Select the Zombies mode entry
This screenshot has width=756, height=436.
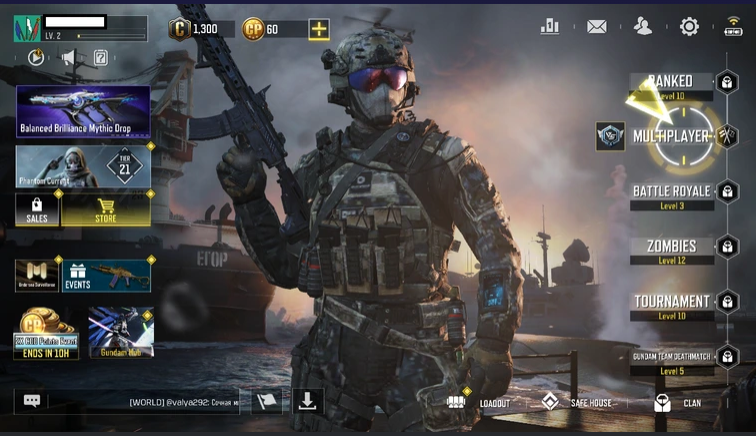[671, 248]
